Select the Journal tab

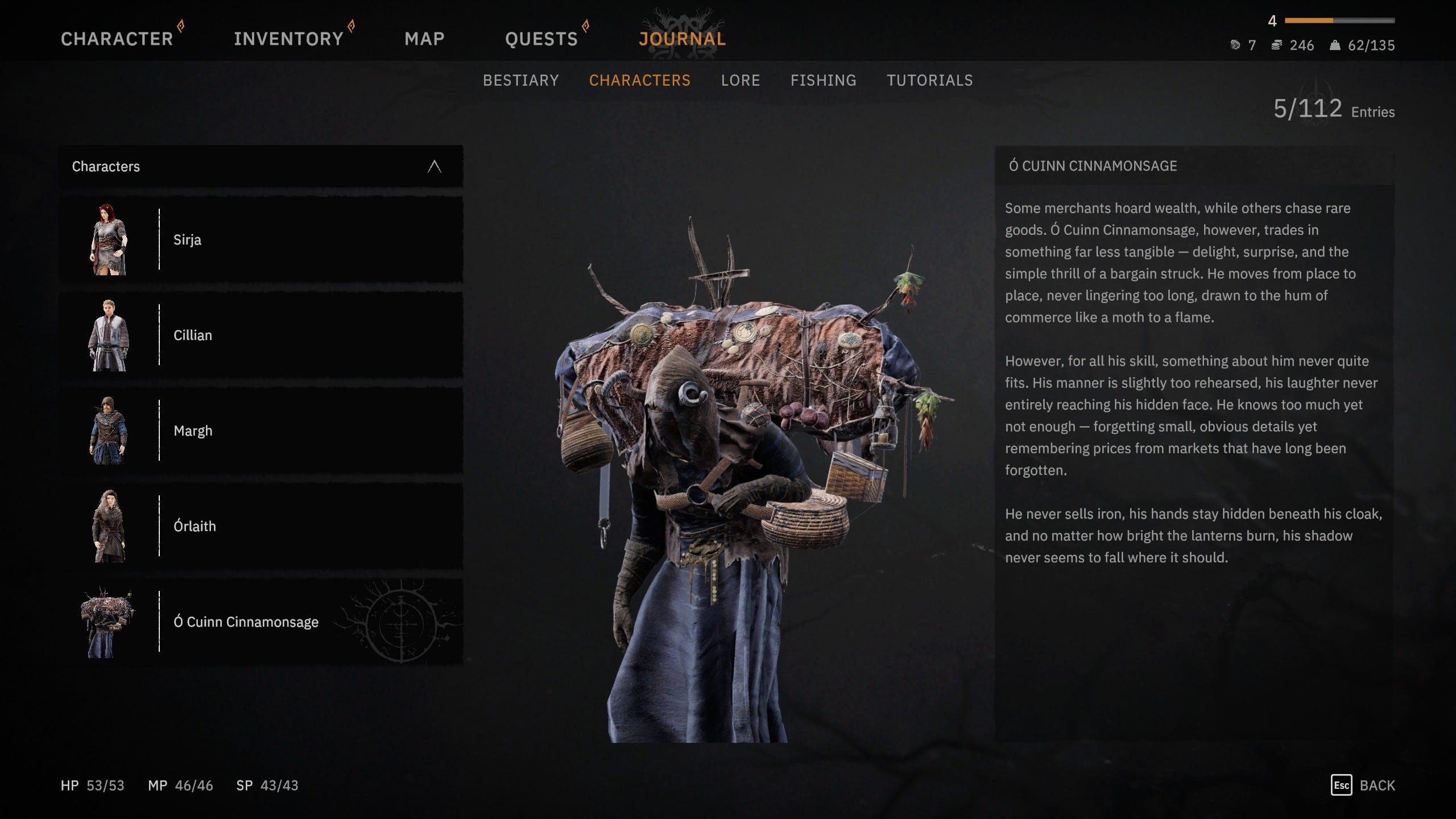click(682, 39)
